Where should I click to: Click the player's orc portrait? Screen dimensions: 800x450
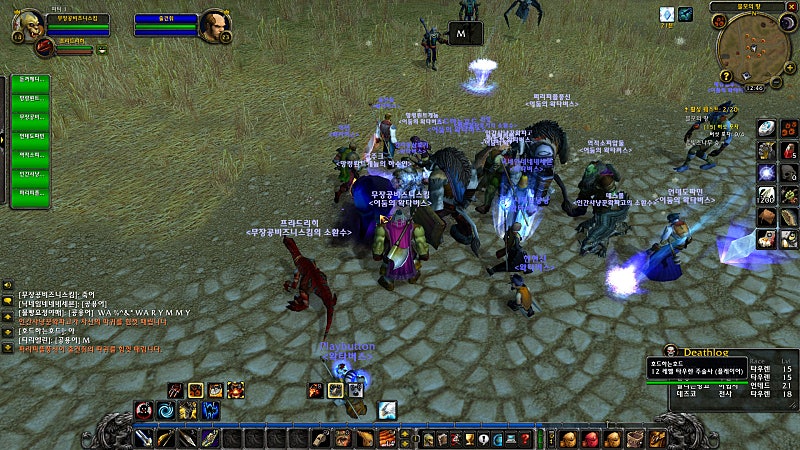point(26,26)
